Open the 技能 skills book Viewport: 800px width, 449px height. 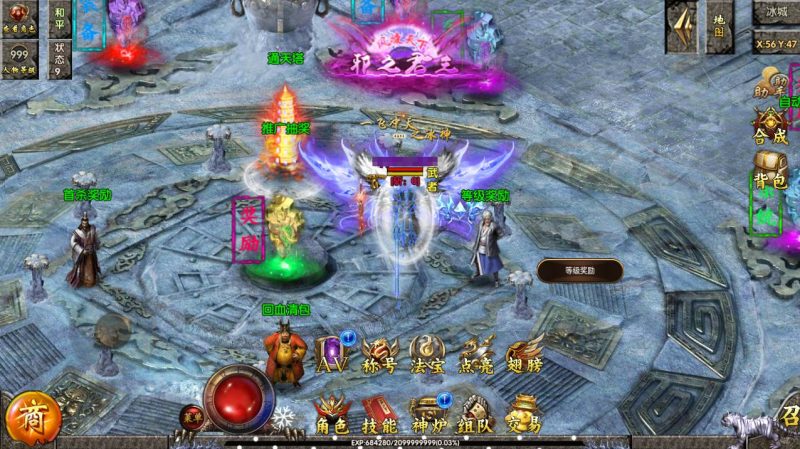380,414
